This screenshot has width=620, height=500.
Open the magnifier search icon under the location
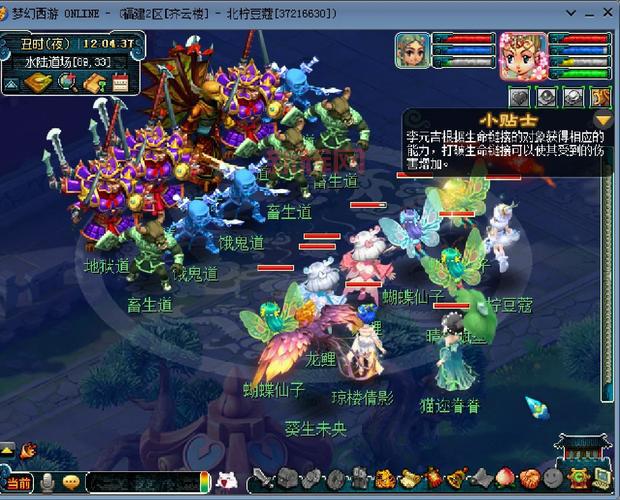click(68, 82)
